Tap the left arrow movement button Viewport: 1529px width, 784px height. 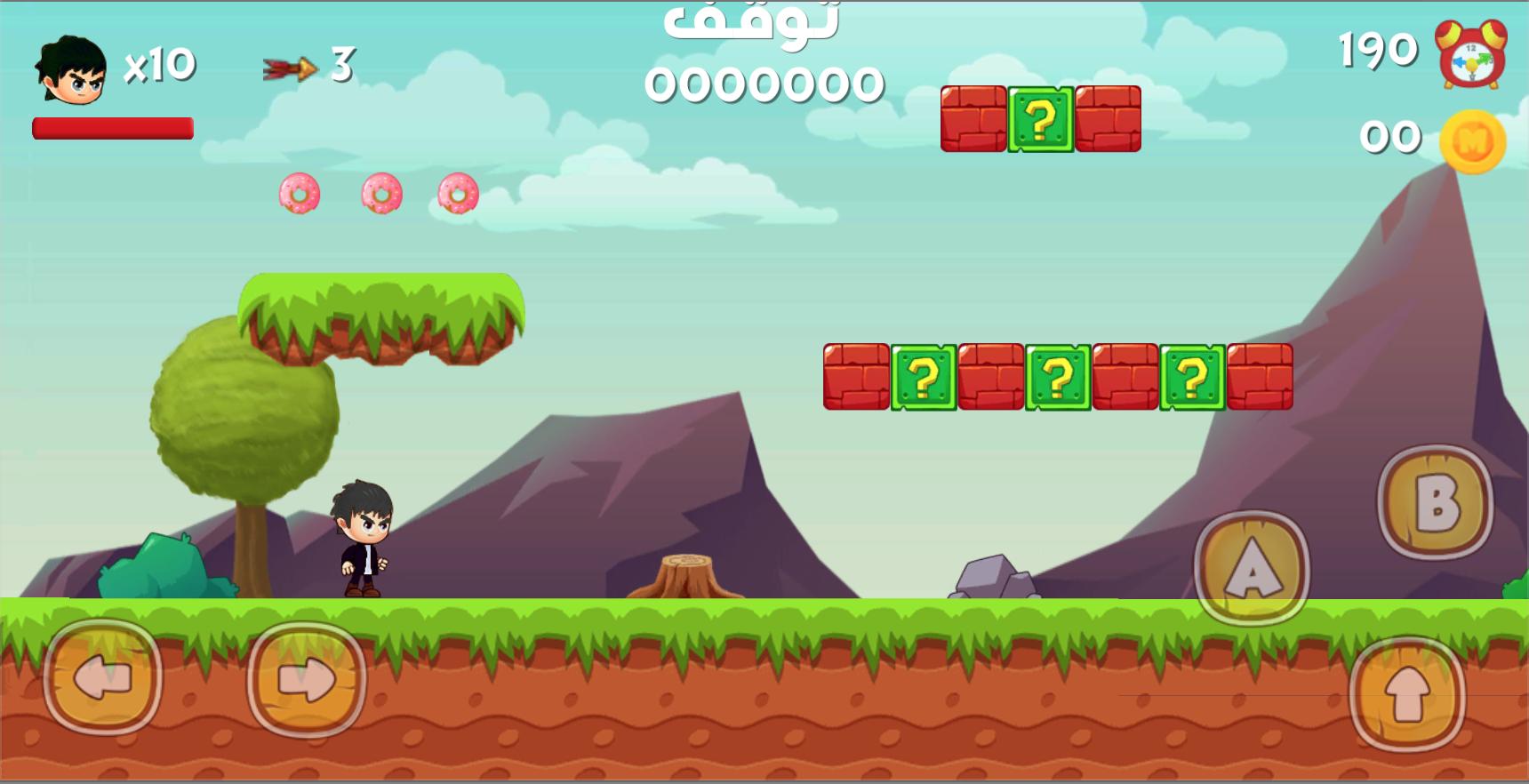[x=103, y=679]
